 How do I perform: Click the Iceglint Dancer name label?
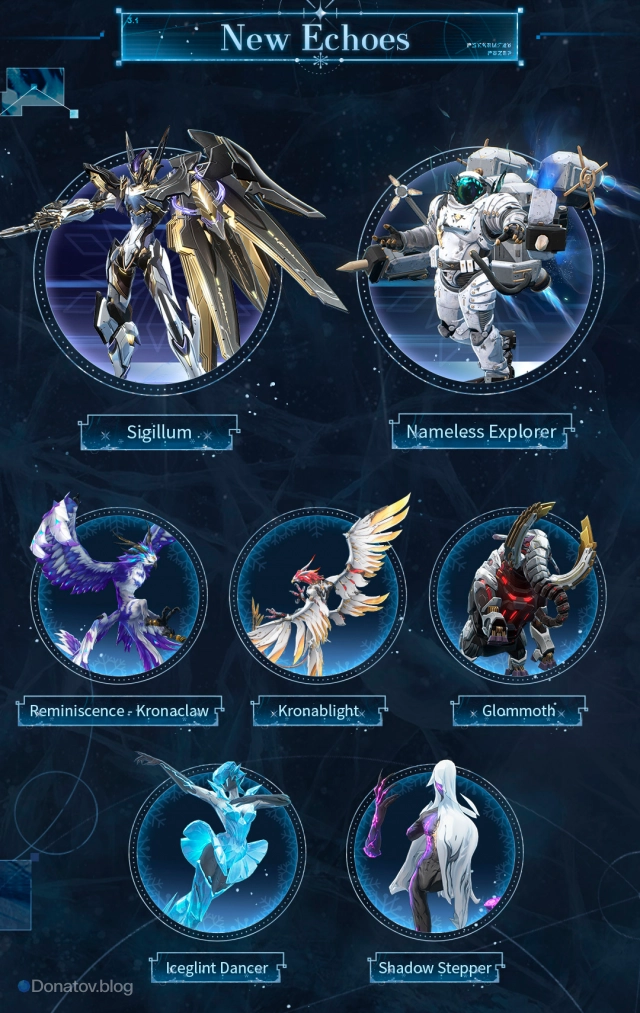217,968
